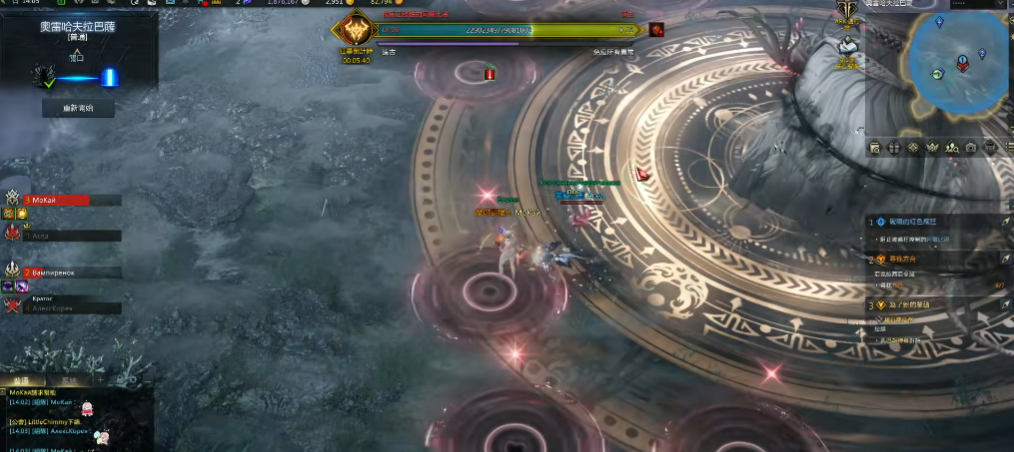This screenshot has height=452, width=1014.
Task: Click the golden boss emblem icon
Action: point(355,31)
